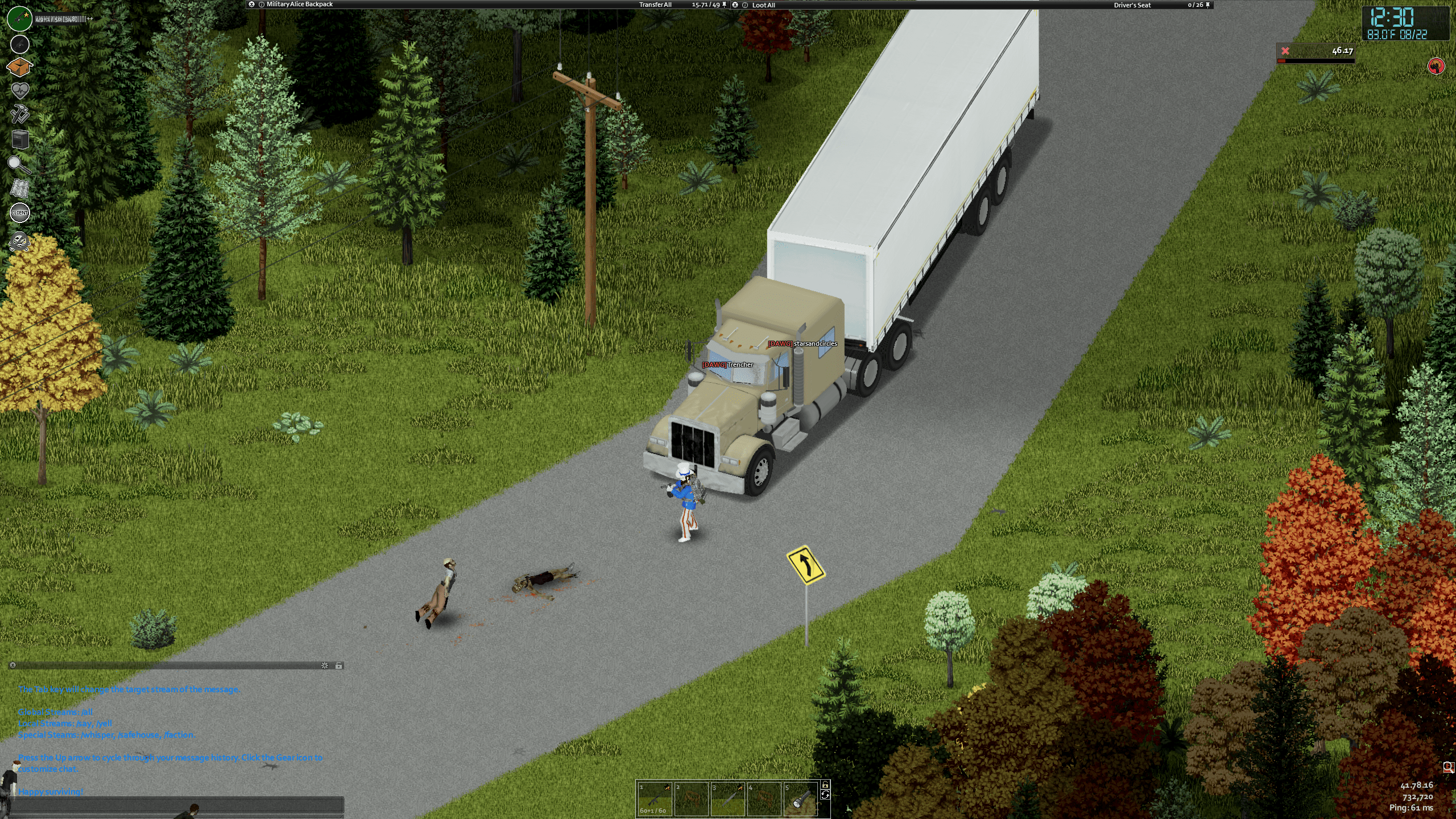The height and width of the screenshot is (819, 1456).
Task: Open the health heart panel
Action: pos(20,90)
